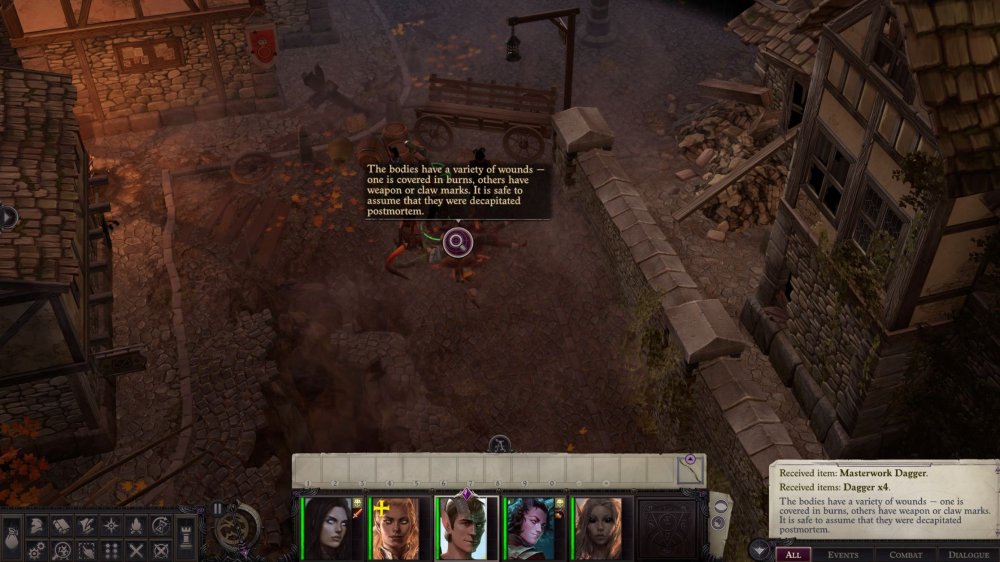Screen dimensions: 1000x562
Task: Toggle the pause button
Action: click(x=218, y=508)
